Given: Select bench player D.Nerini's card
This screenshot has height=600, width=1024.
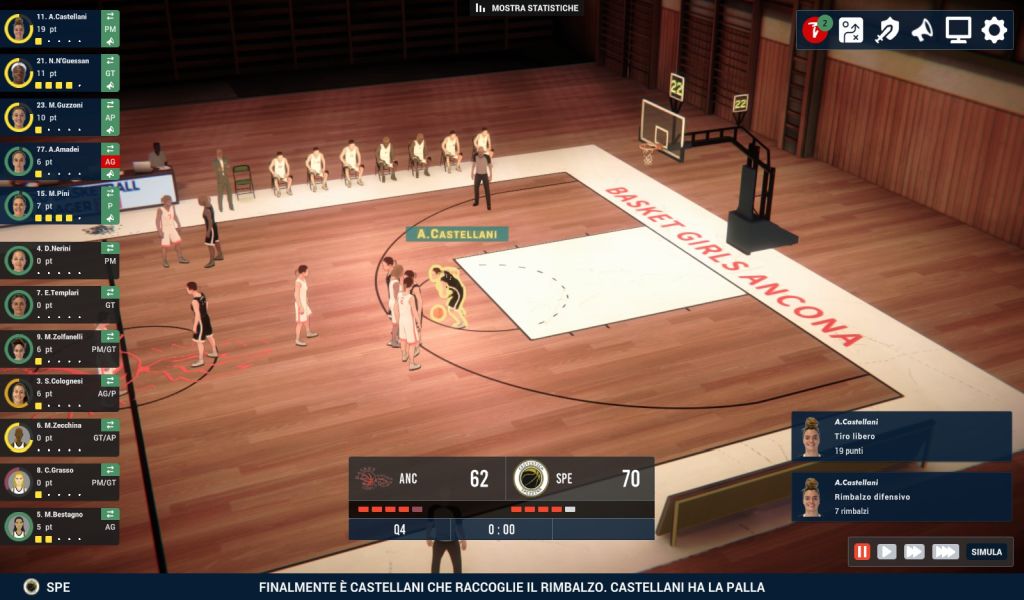Looking at the screenshot, I should coord(55,260).
